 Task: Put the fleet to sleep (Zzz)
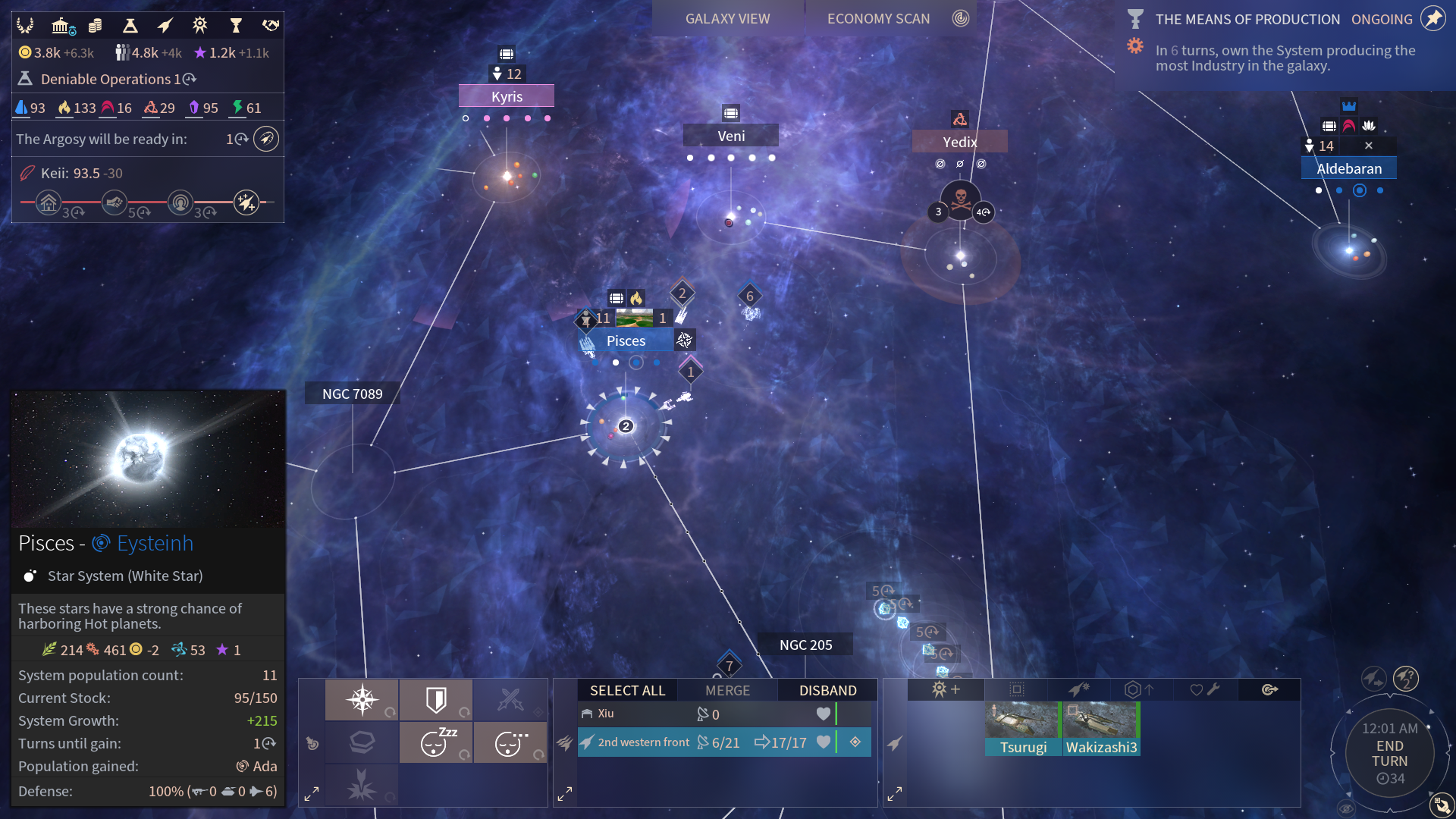[x=436, y=742]
